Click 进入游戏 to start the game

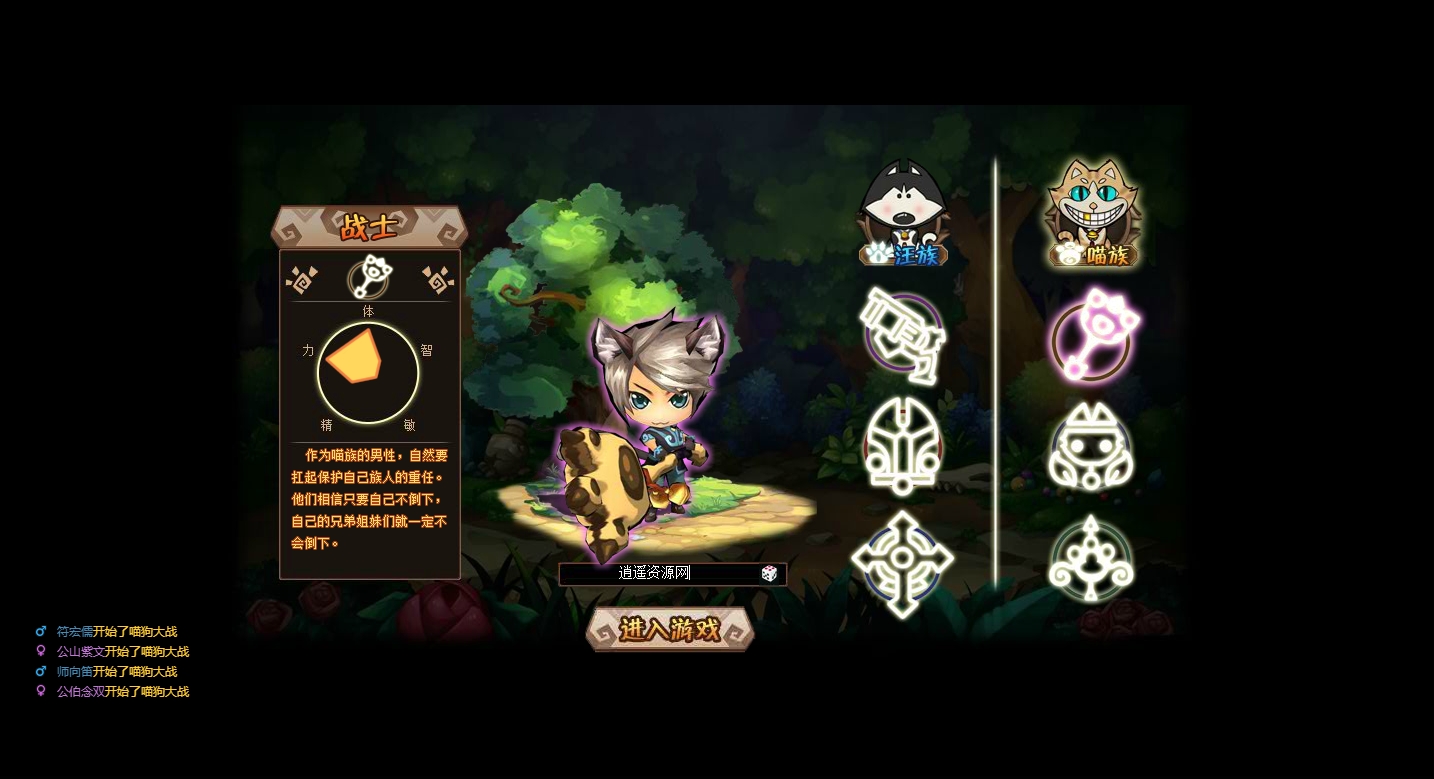tap(669, 630)
